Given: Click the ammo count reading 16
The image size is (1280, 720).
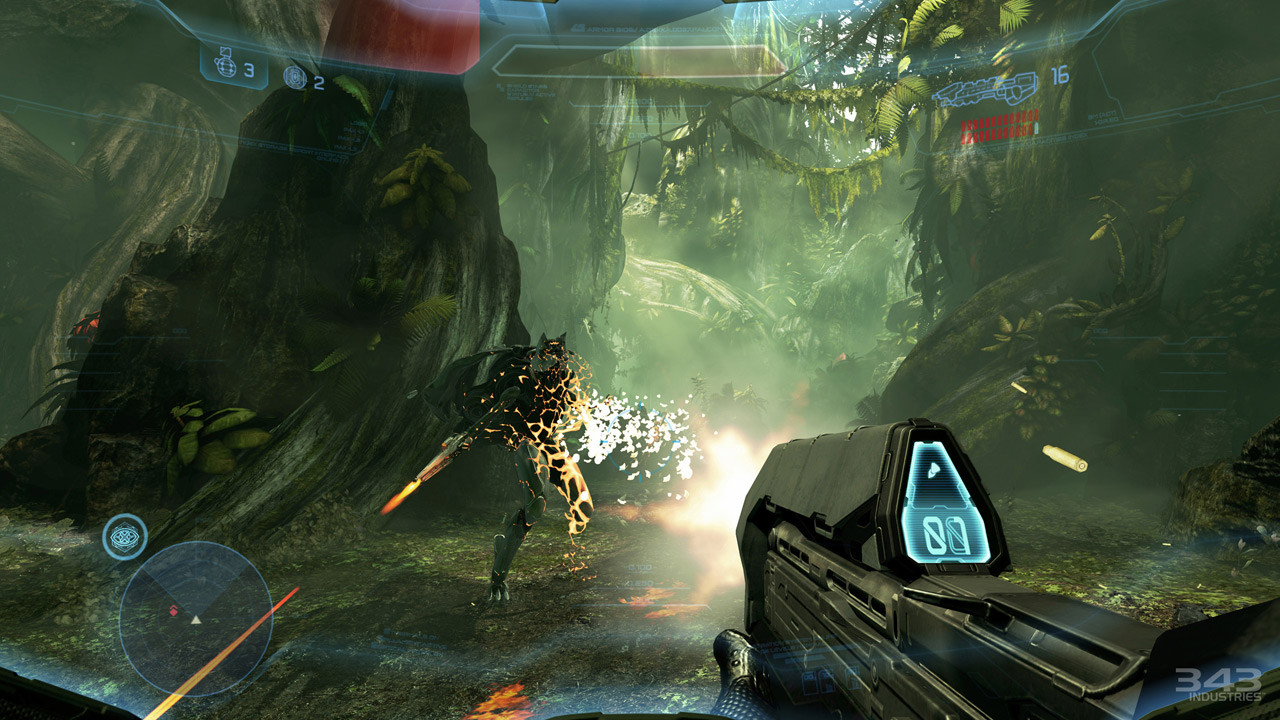Looking at the screenshot, I should [x=1059, y=76].
